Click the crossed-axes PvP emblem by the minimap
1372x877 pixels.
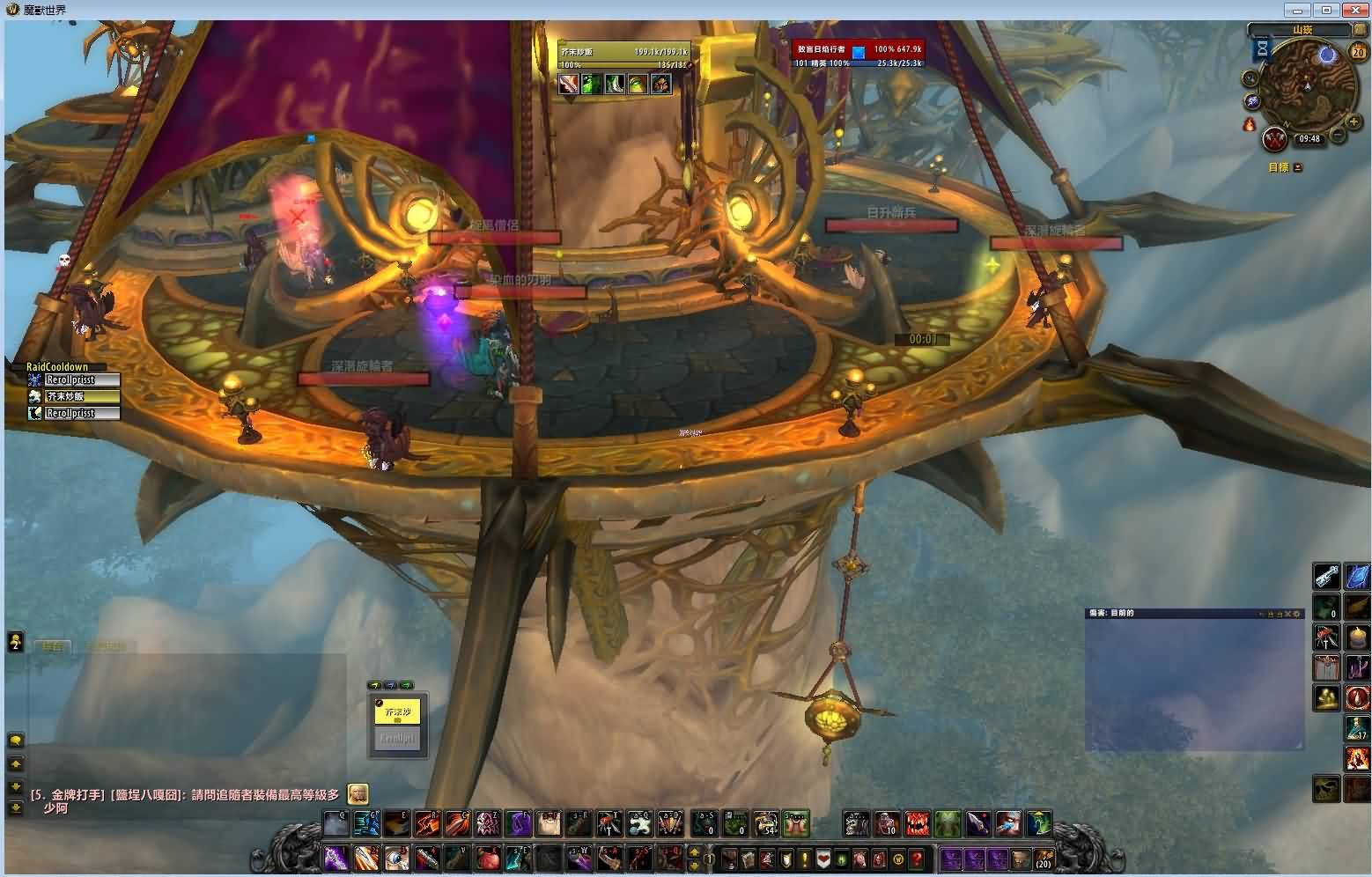[x=1275, y=139]
